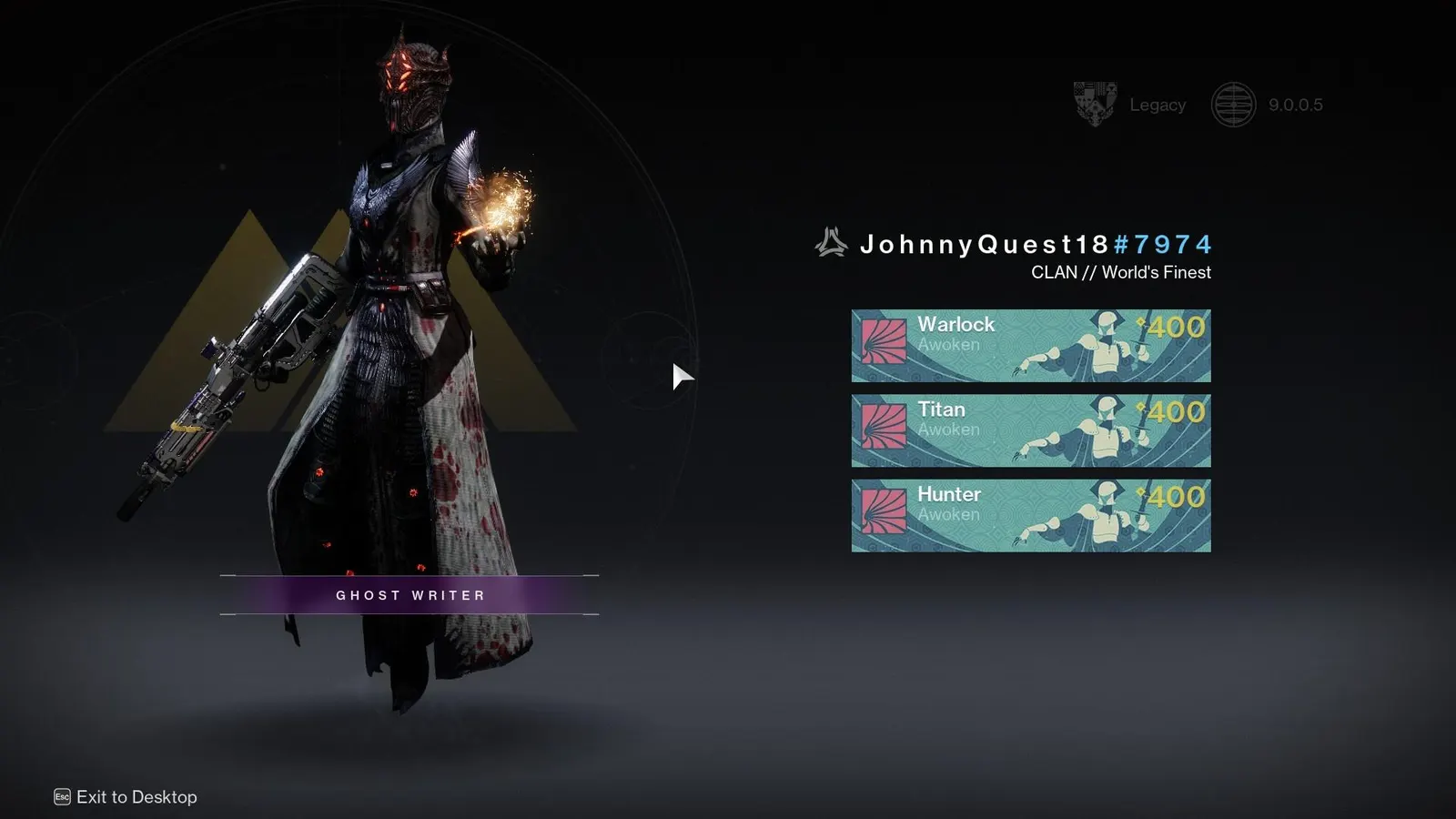The image size is (1456, 819).
Task: Click the globe icon beside version 9.0.0.5
Action: tap(1234, 103)
